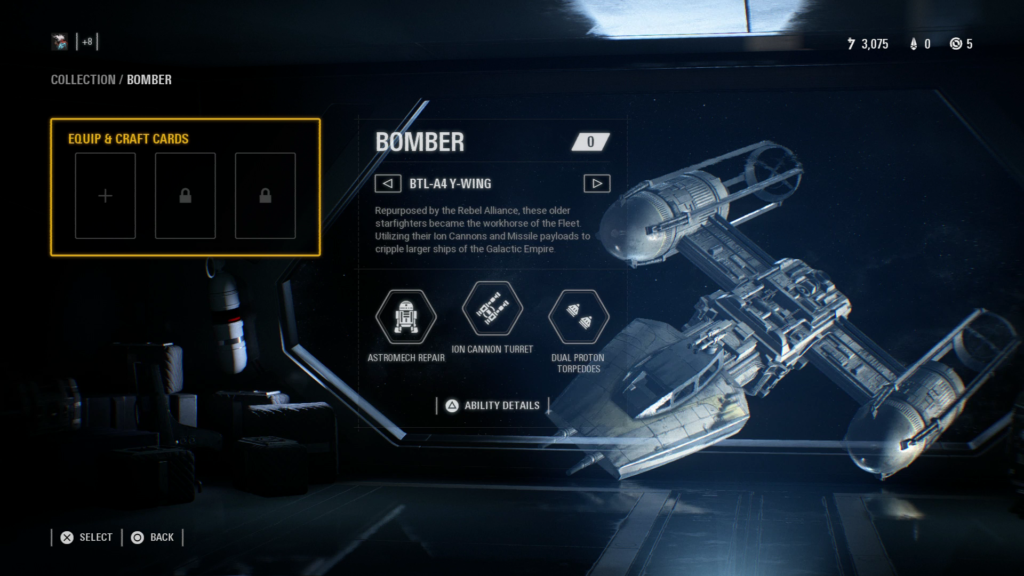Choose the Dual Proton Torpedoes ability icon
This screenshot has width=1024, height=576.
pos(578,316)
